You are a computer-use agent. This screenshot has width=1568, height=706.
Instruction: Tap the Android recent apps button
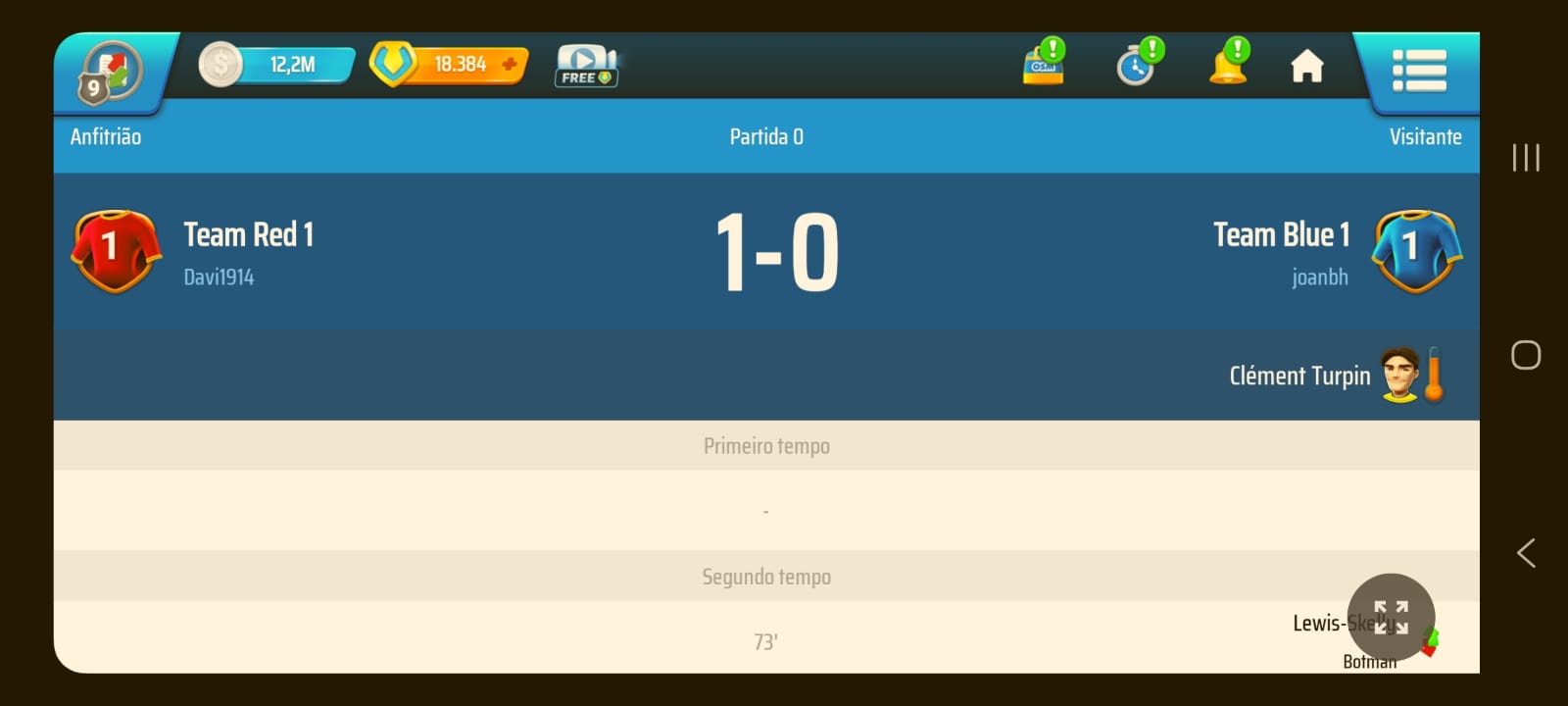coord(1526,158)
